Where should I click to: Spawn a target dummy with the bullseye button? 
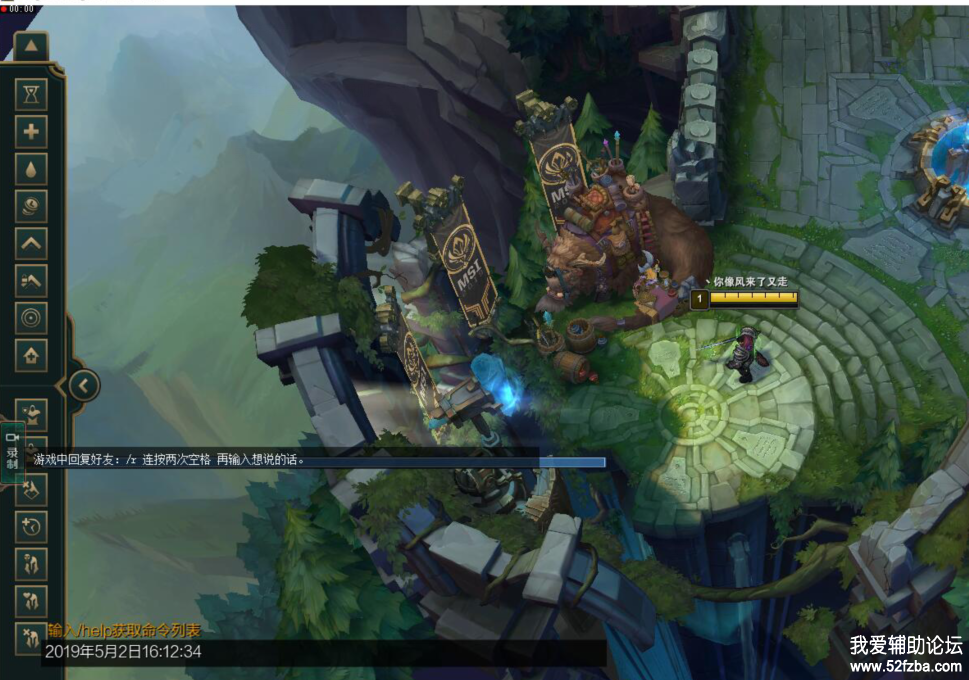click(32, 317)
